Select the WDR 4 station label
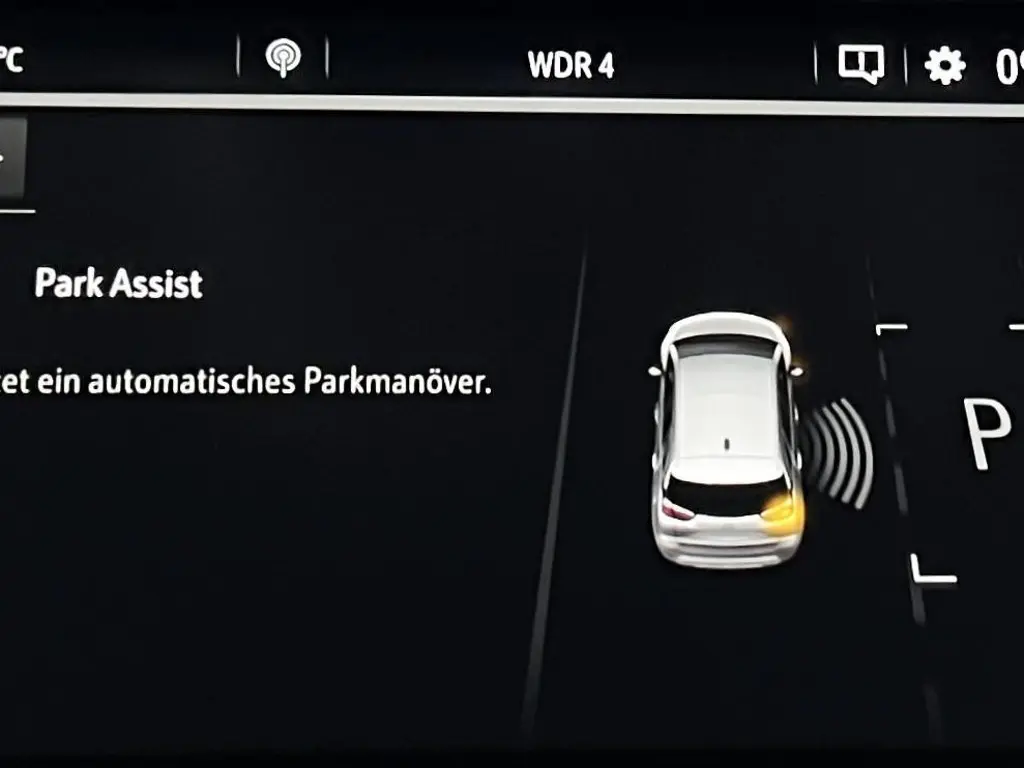 (x=571, y=65)
